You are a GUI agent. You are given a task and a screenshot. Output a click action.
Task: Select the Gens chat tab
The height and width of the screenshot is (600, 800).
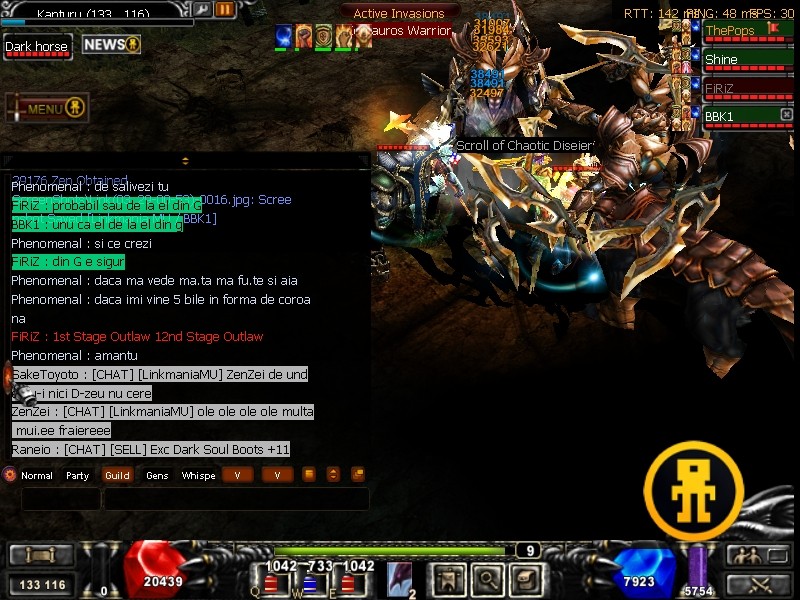click(x=157, y=476)
